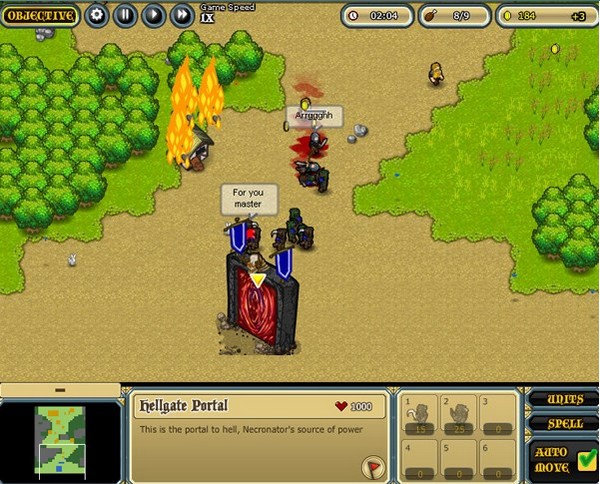The height and width of the screenshot is (484, 600).
Task: Set the rally flag for Hellgate Portal
Action: click(374, 465)
